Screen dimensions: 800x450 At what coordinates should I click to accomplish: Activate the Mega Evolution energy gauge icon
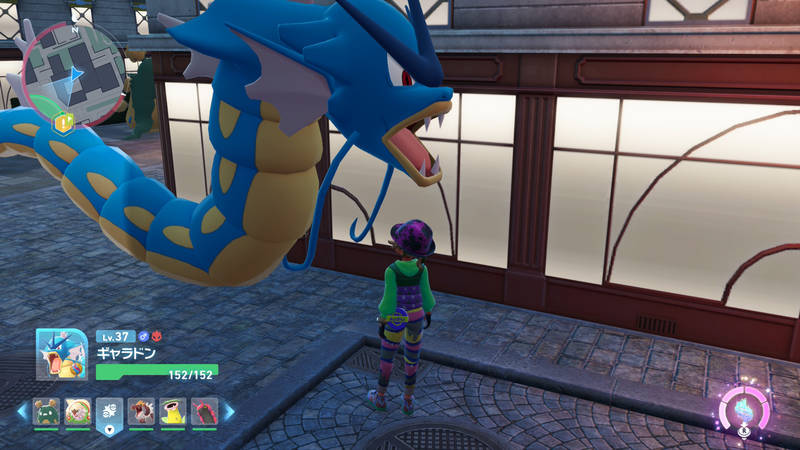coord(743,411)
